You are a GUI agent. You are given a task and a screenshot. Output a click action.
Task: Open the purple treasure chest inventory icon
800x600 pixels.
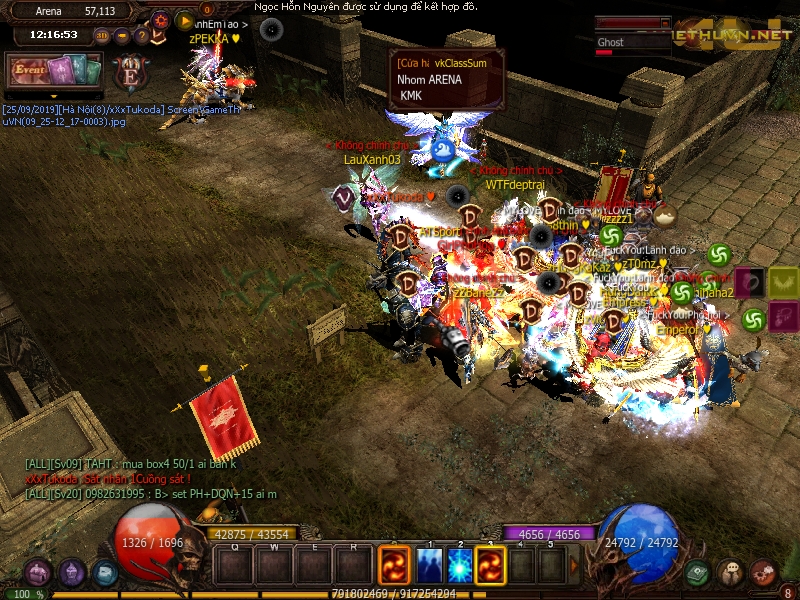point(38,573)
